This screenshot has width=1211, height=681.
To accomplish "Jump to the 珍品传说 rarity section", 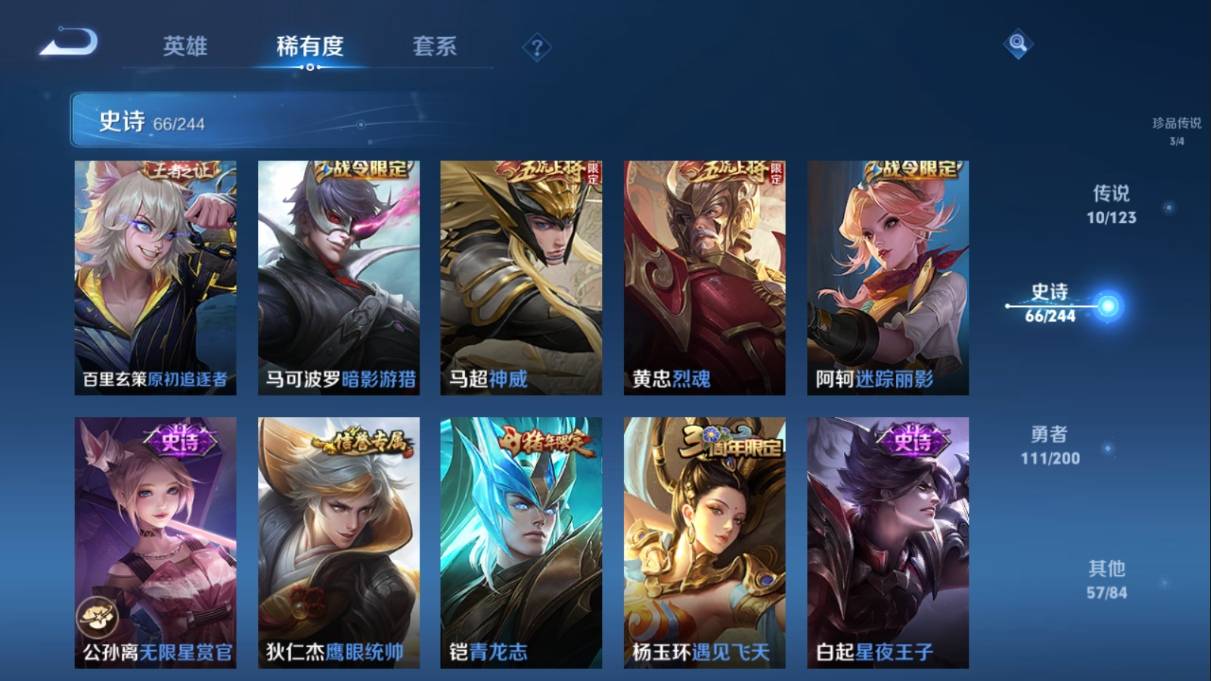I will pyautogui.click(x=1176, y=130).
